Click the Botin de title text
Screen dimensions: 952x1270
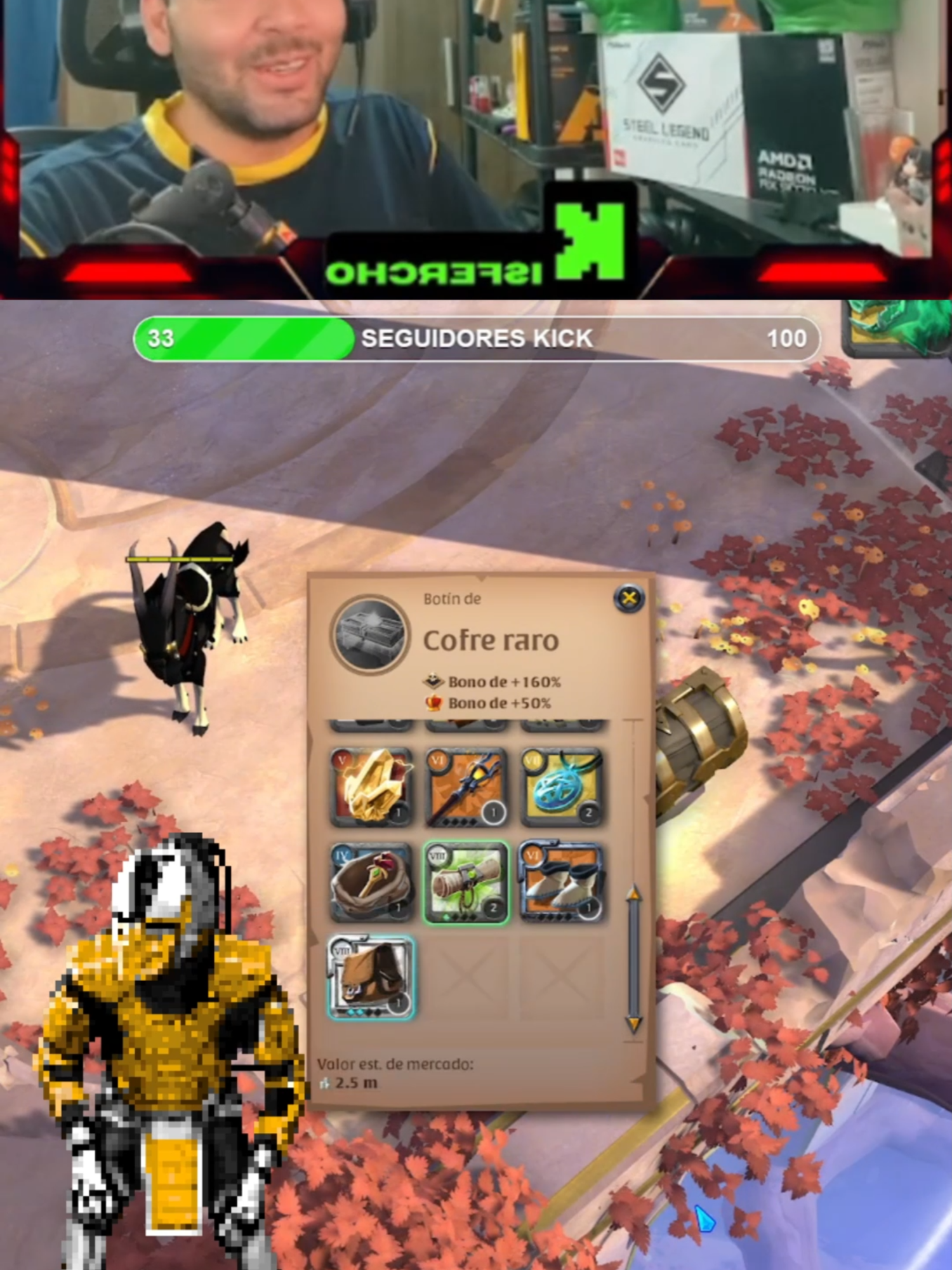452,598
